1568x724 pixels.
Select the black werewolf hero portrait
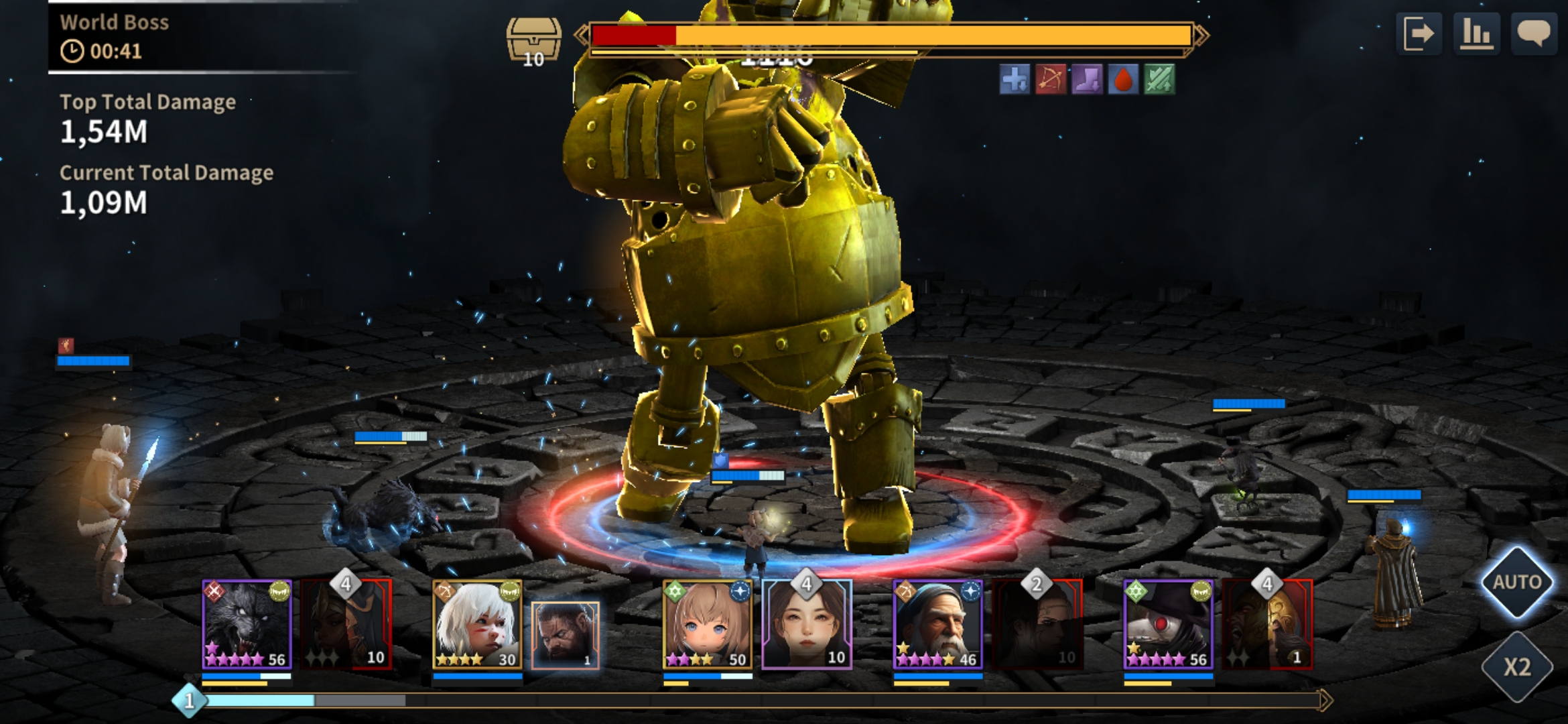tap(247, 625)
